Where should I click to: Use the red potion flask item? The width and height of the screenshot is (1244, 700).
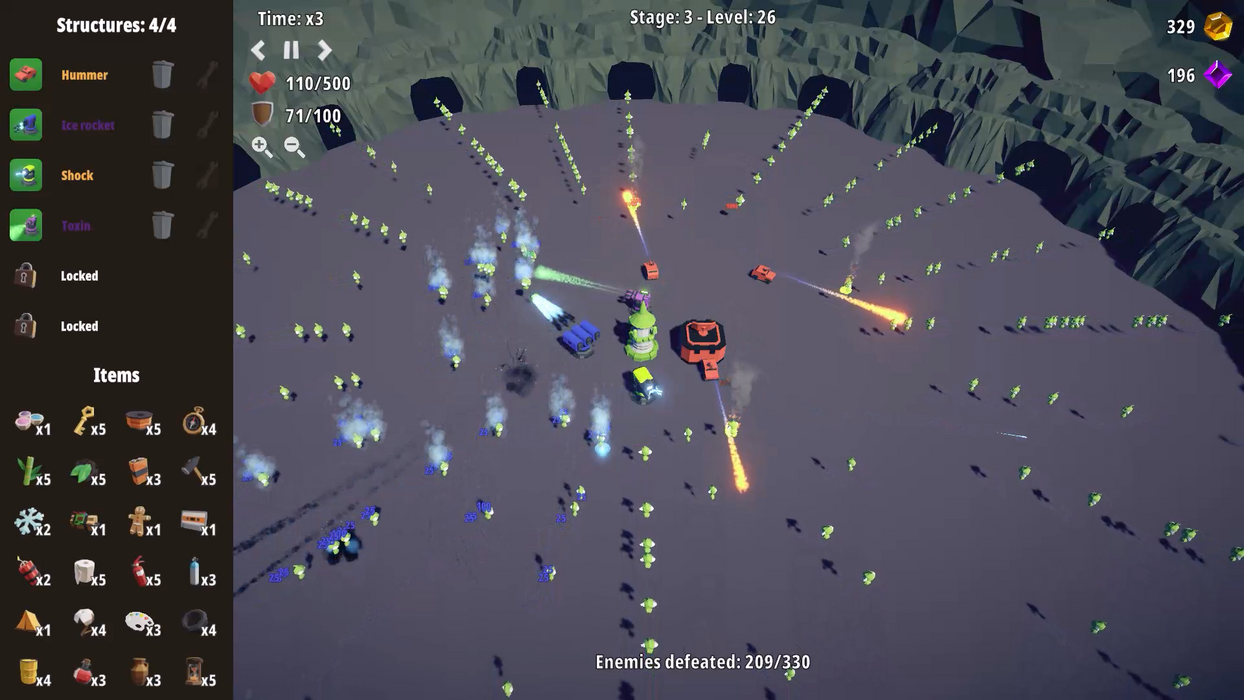[x=84, y=671]
